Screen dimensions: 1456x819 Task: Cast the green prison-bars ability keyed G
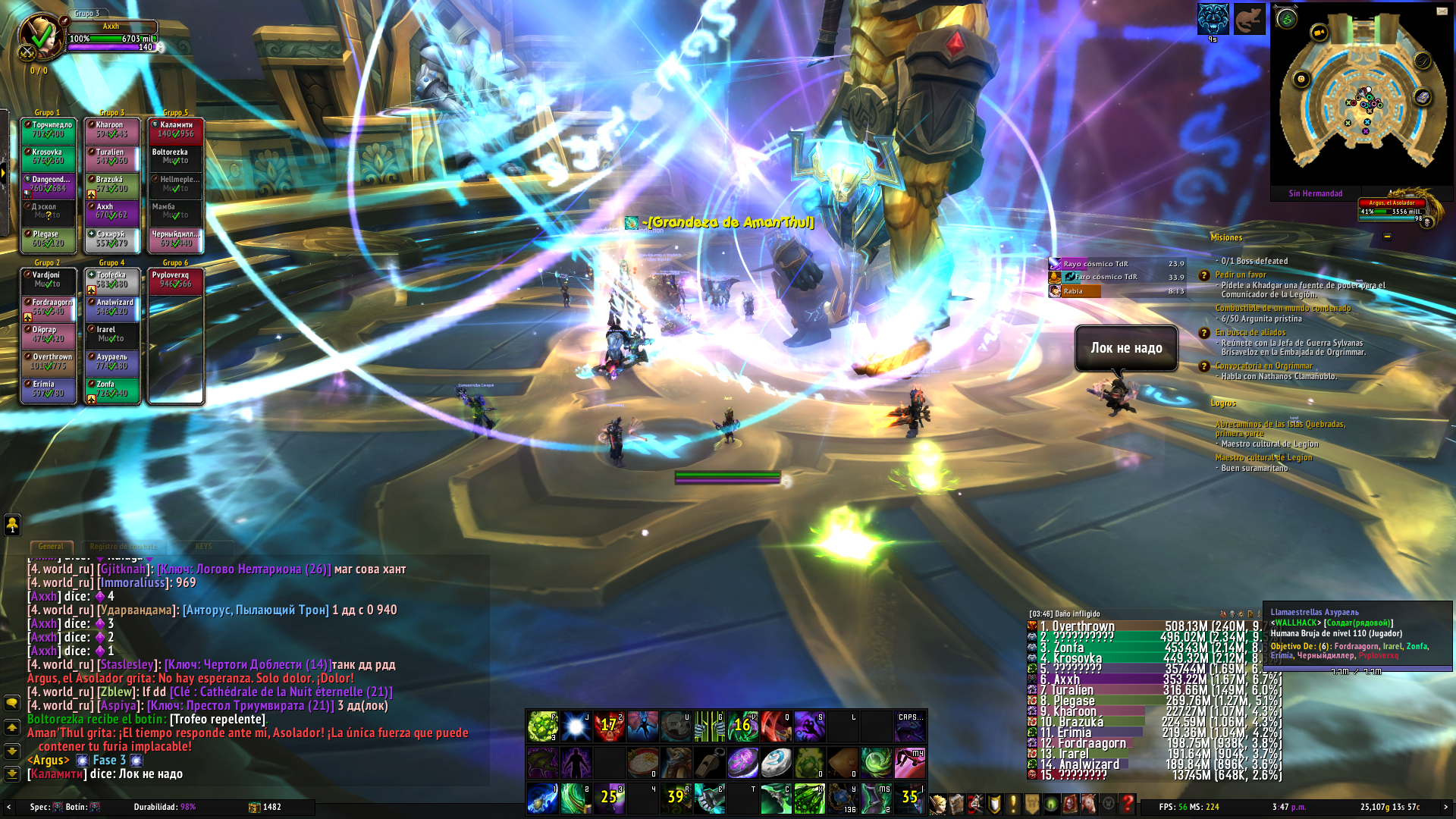click(x=709, y=726)
